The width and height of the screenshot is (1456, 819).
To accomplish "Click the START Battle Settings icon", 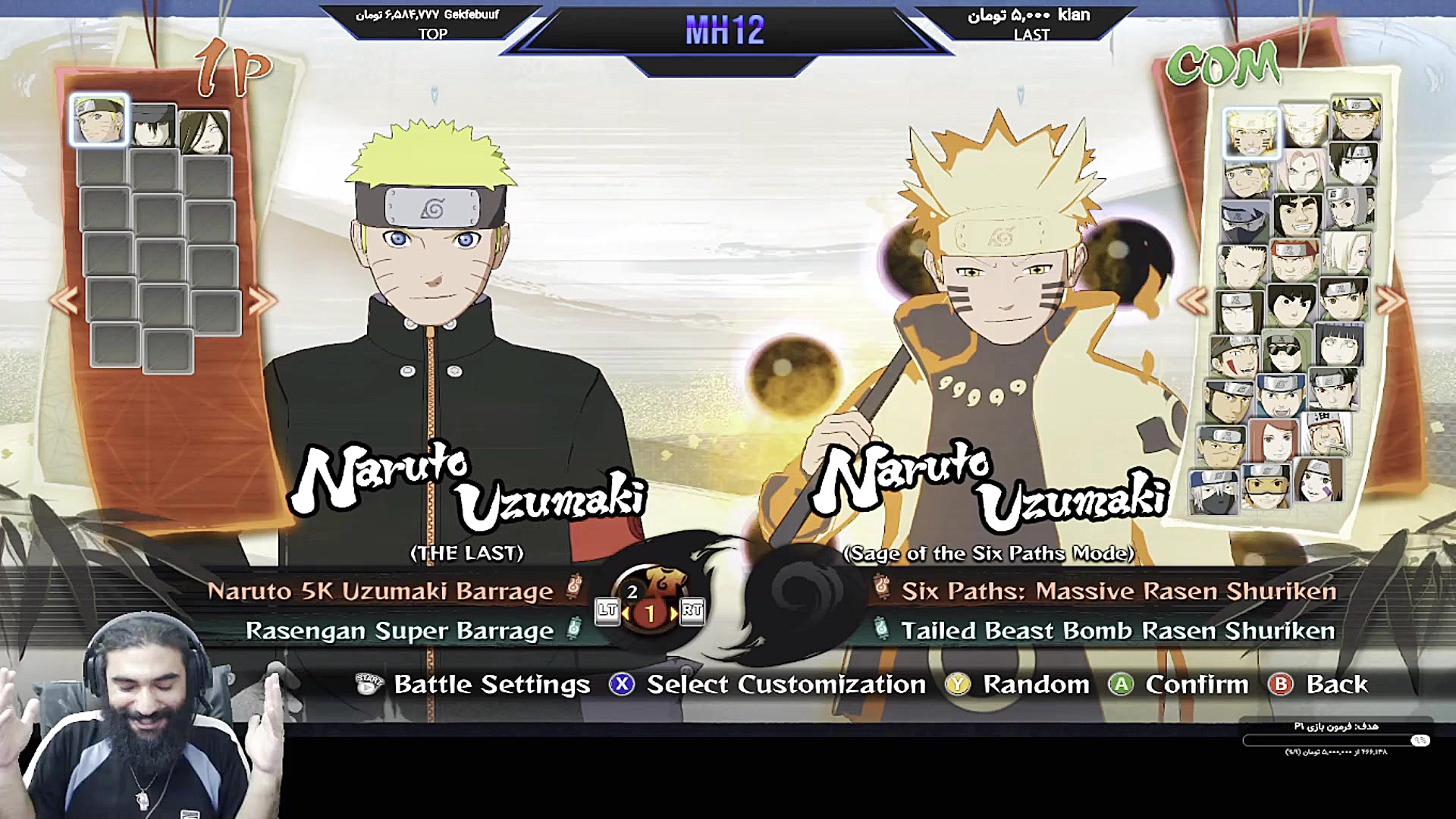I will tap(368, 685).
